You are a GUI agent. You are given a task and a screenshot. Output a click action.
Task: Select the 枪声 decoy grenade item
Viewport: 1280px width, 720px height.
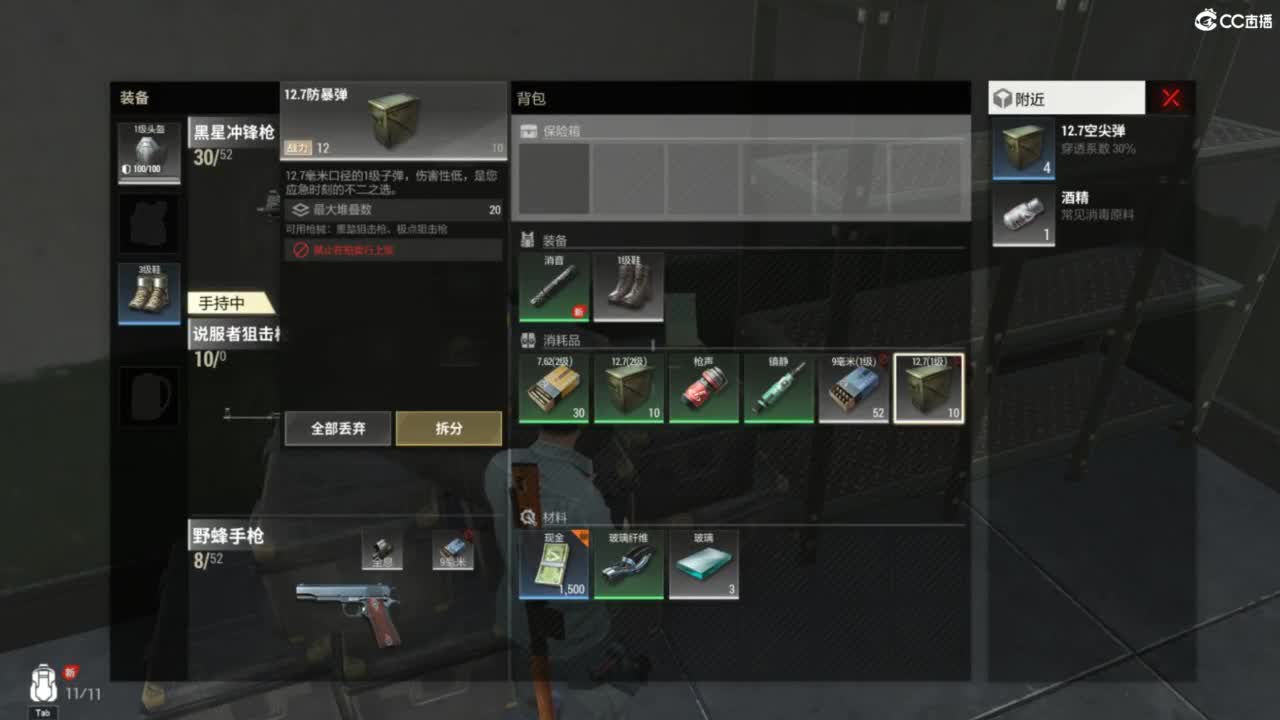703,388
